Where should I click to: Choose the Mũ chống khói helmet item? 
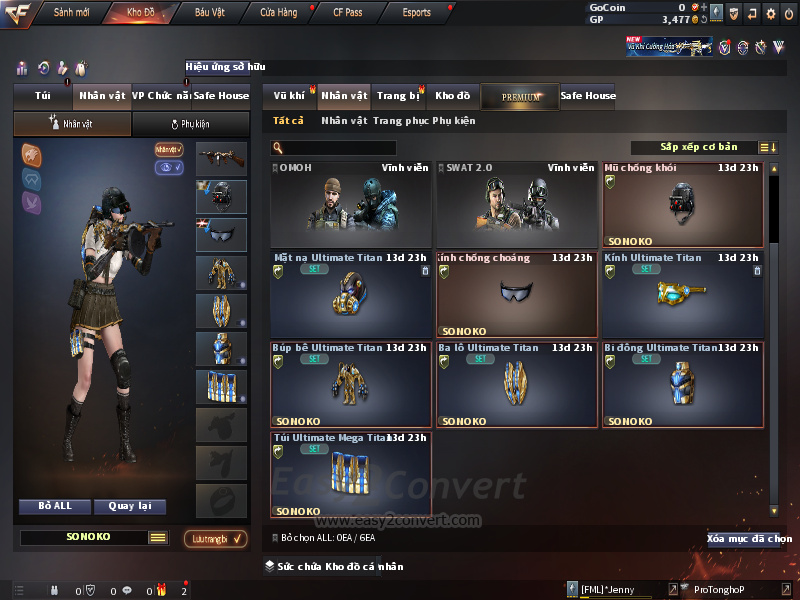(683, 204)
